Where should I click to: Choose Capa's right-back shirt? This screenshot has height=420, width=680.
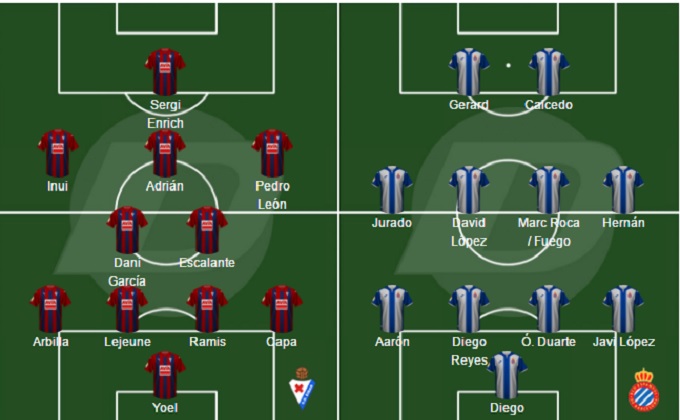(x=281, y=308)
